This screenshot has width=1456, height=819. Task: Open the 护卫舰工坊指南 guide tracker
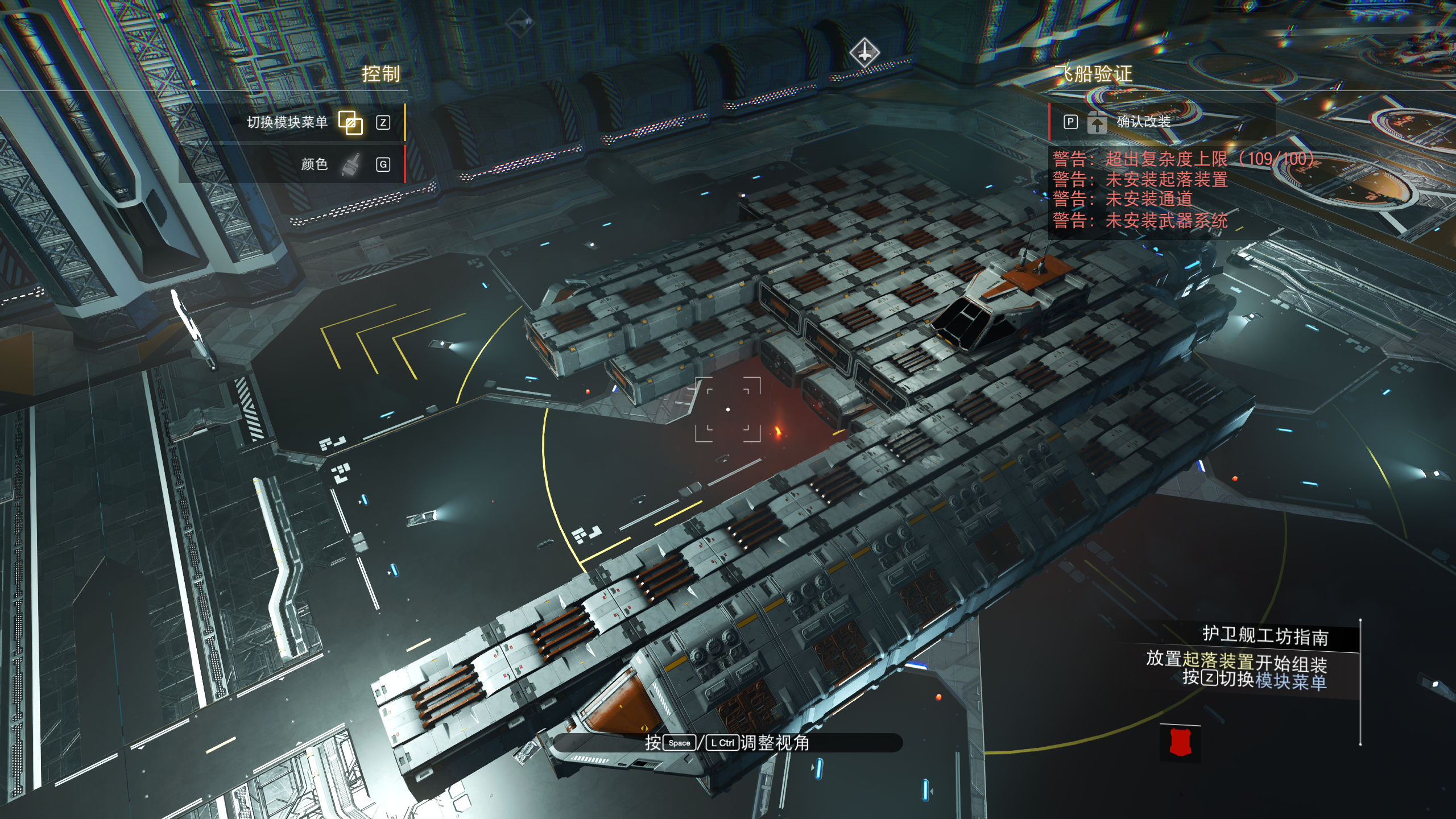pos(1265,636)
